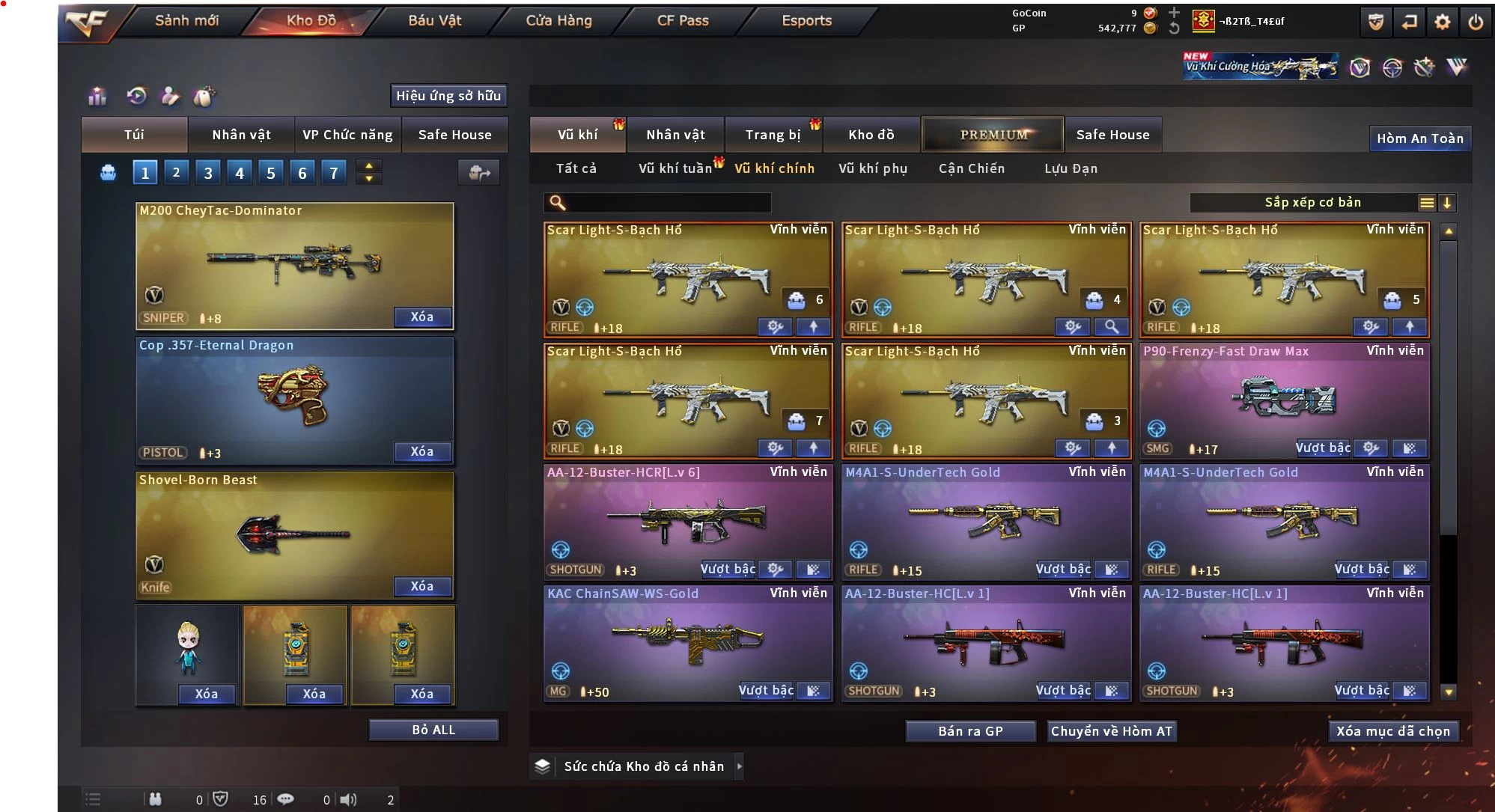Open the CF Pass page
1495x812 pixels.
(x=683, y=21)
